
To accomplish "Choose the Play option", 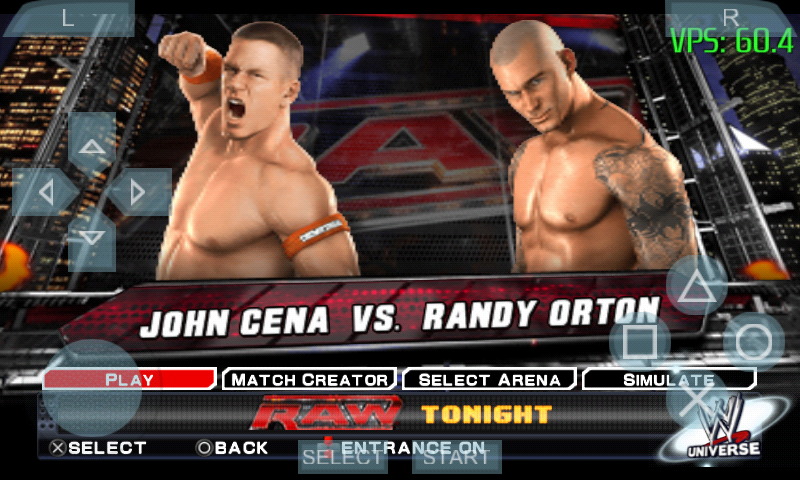I will [x=130, y=379].
